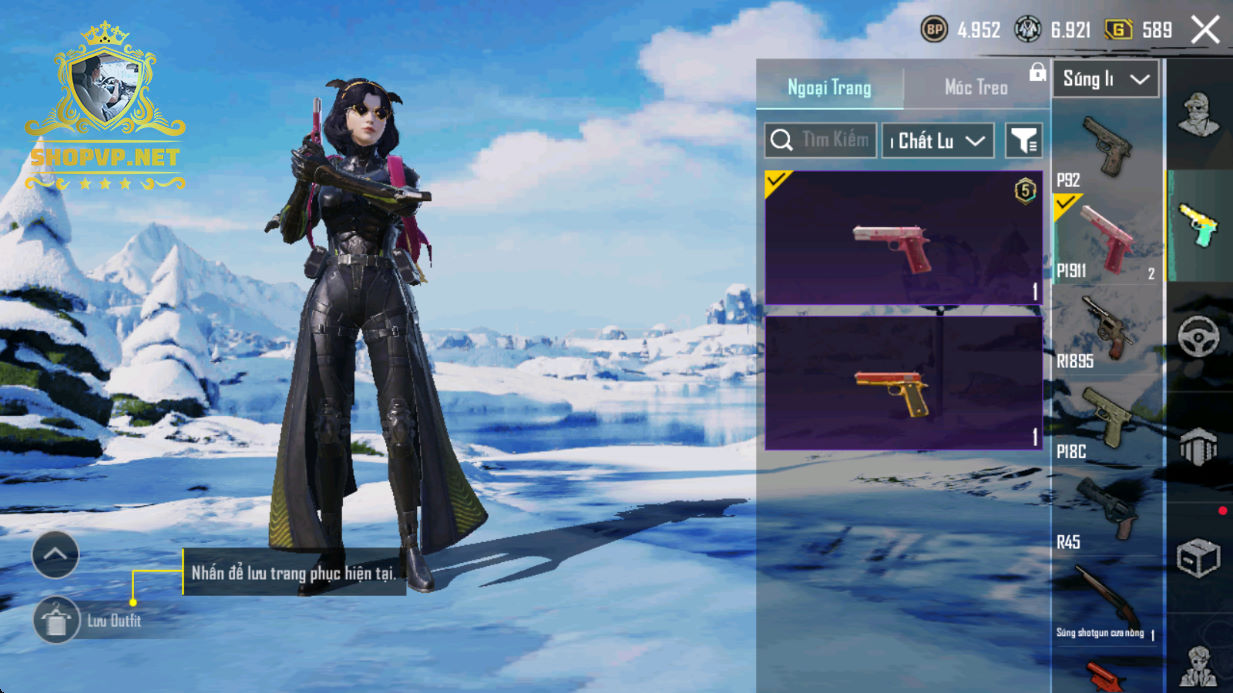
Task: Choose the R1895 revolver entry
Action: tap(1106, 330)
